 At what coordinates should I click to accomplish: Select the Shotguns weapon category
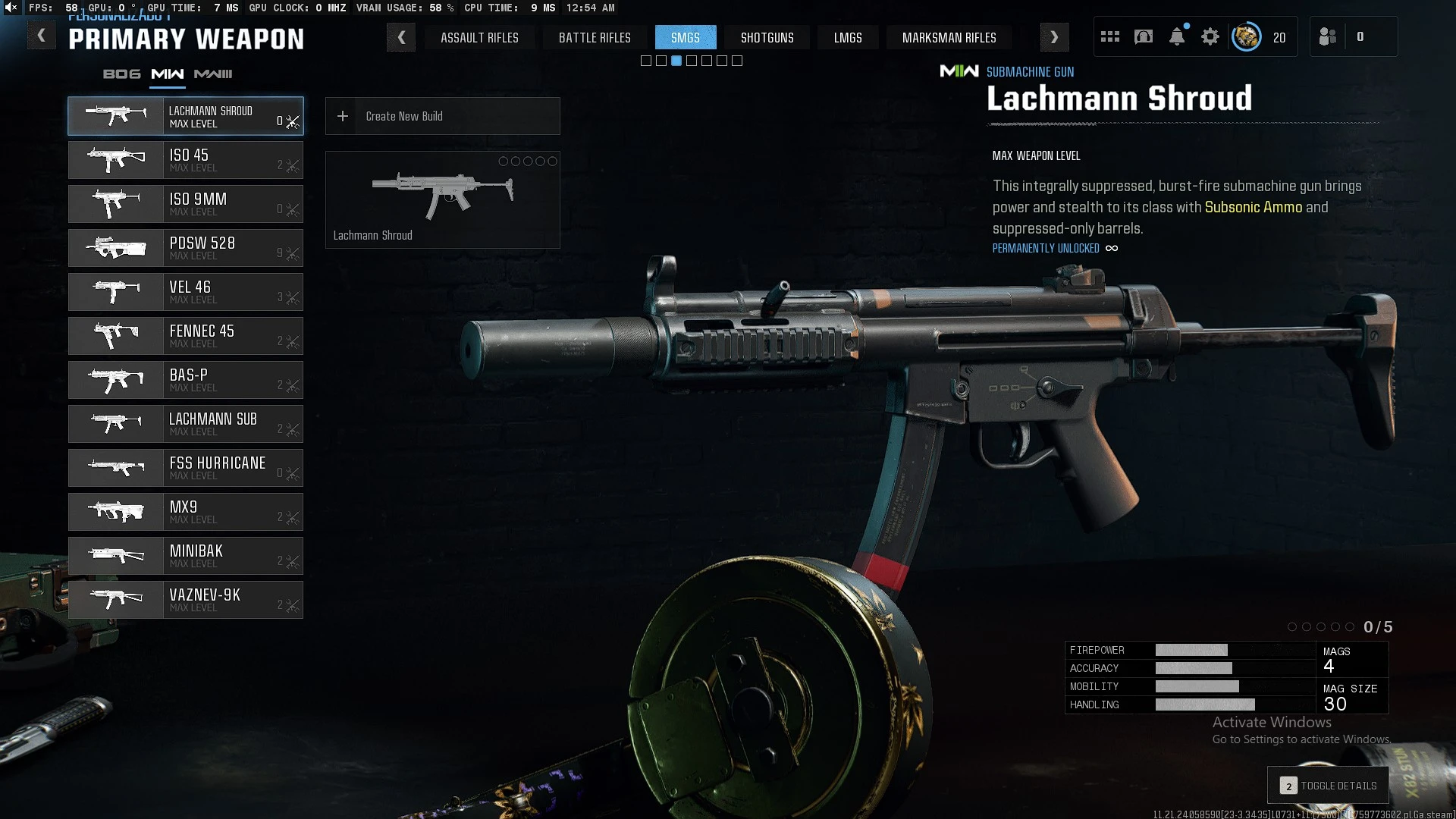[x=767, y=38]
